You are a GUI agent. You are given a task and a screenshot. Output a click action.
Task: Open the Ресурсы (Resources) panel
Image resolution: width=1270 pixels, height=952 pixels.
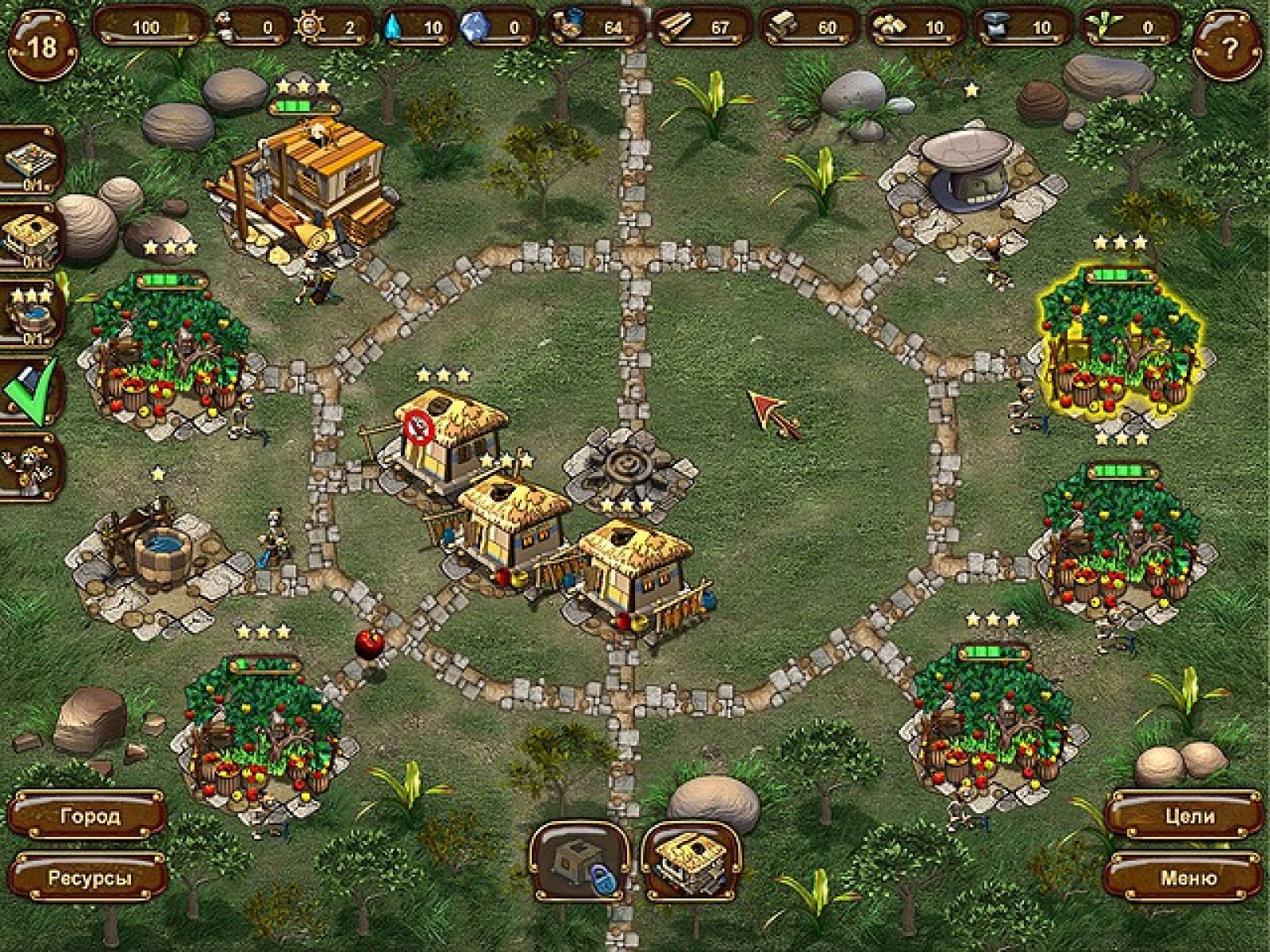tap(89, 878)
